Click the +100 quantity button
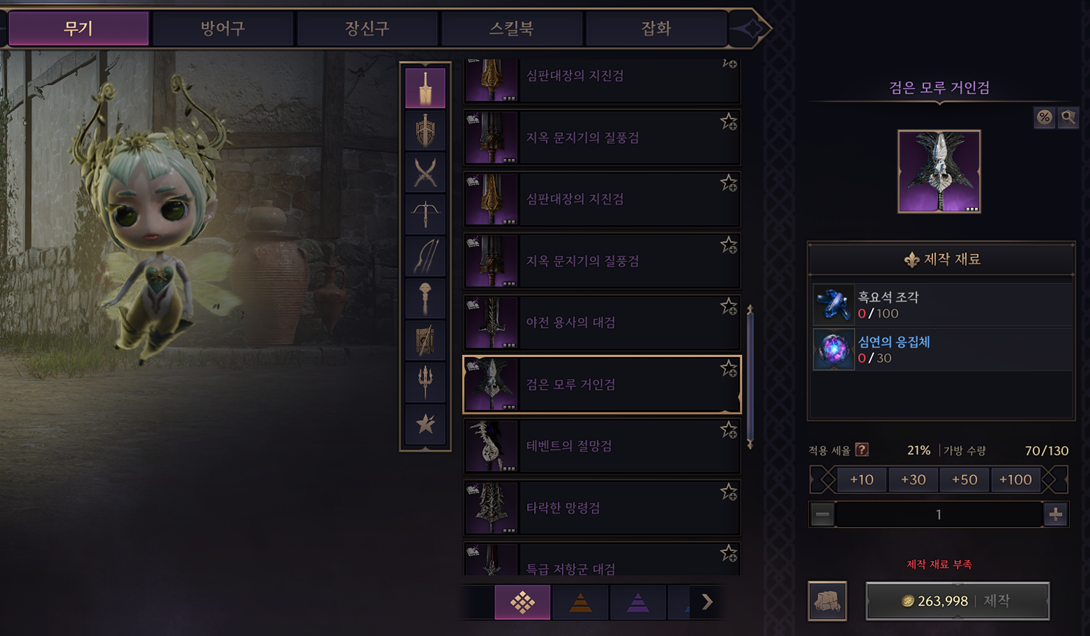 coord(1015,480)
